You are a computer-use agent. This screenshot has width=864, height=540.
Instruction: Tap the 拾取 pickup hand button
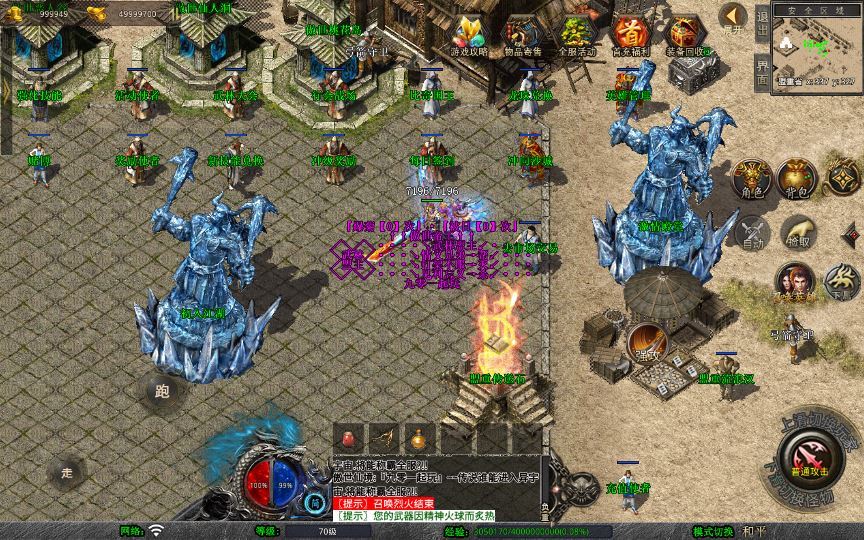[797, 231]
